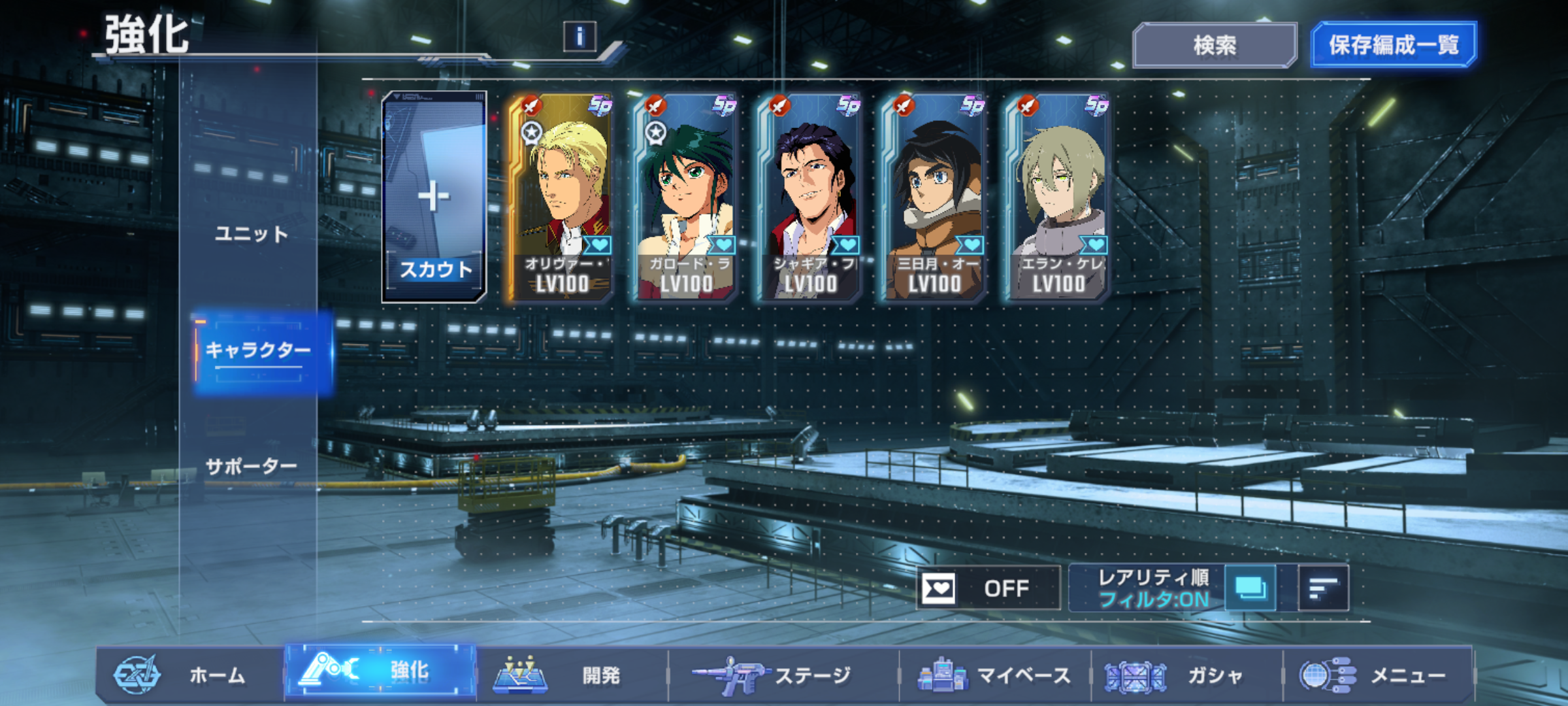Pick the シャギア character card
1568x706 pixels.
click(809, 197)
